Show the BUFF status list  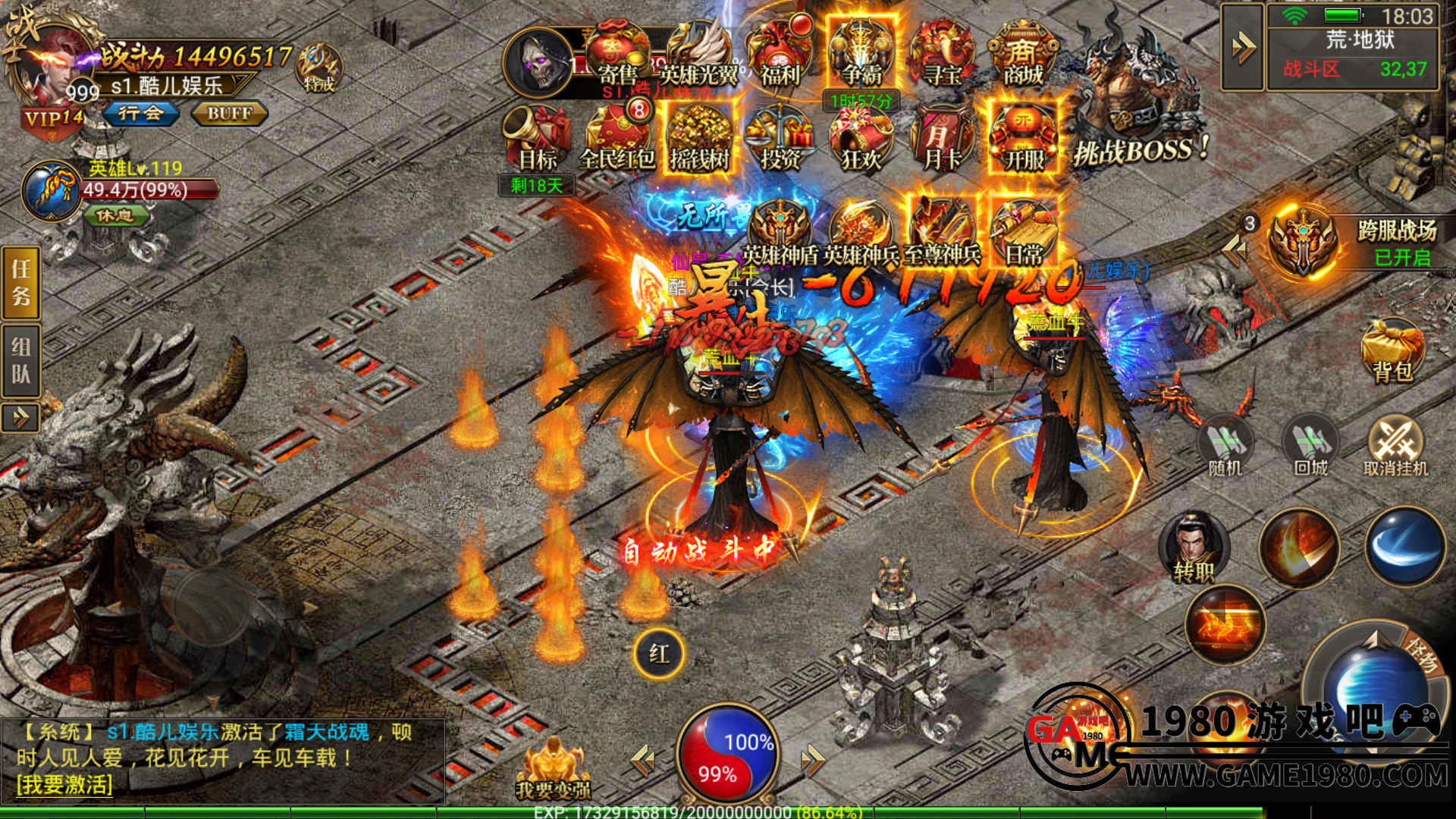click(x=229, y=114)
